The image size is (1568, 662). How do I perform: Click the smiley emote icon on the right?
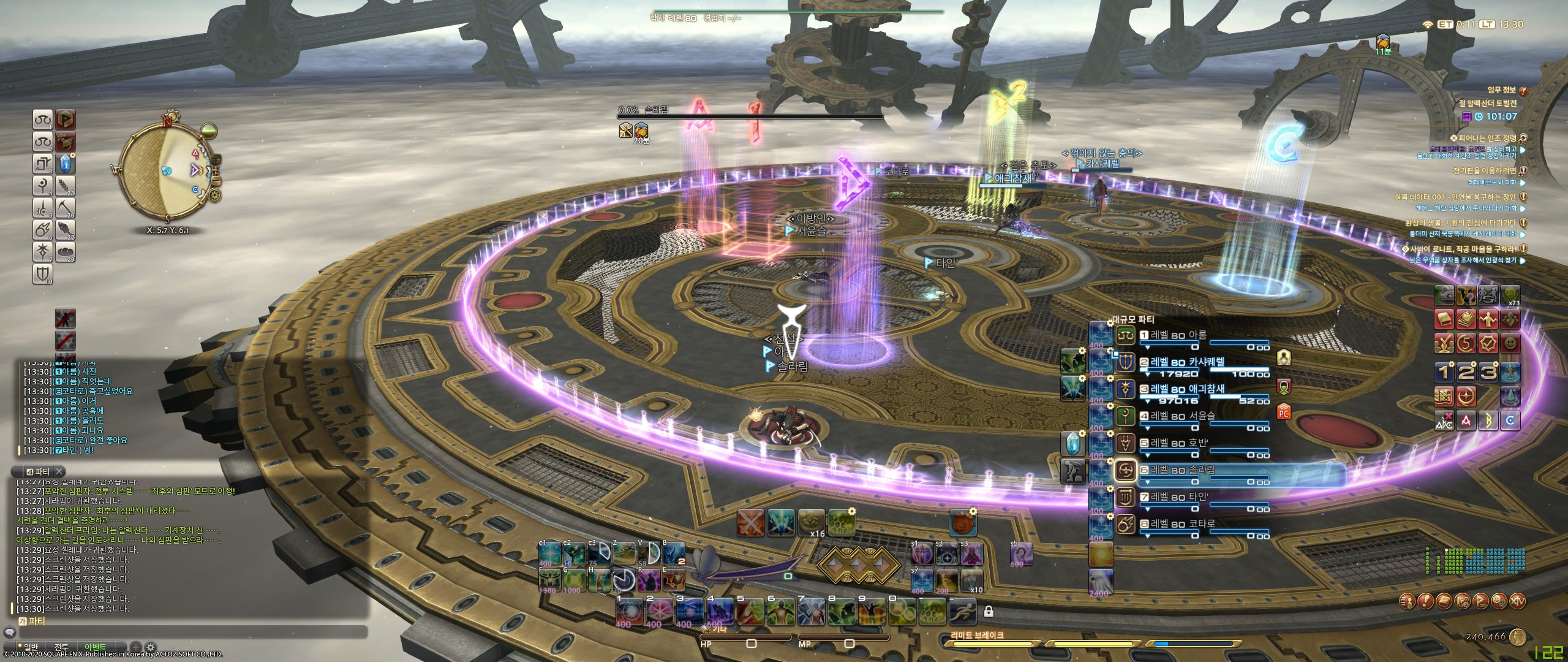coord(1510,344)
